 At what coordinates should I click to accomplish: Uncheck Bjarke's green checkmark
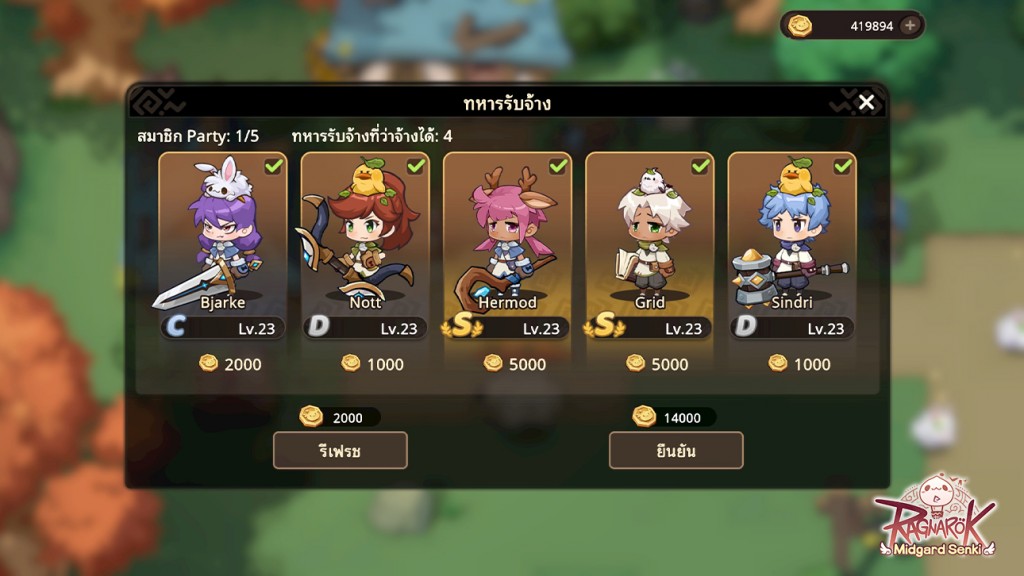[x=273, y=166]
